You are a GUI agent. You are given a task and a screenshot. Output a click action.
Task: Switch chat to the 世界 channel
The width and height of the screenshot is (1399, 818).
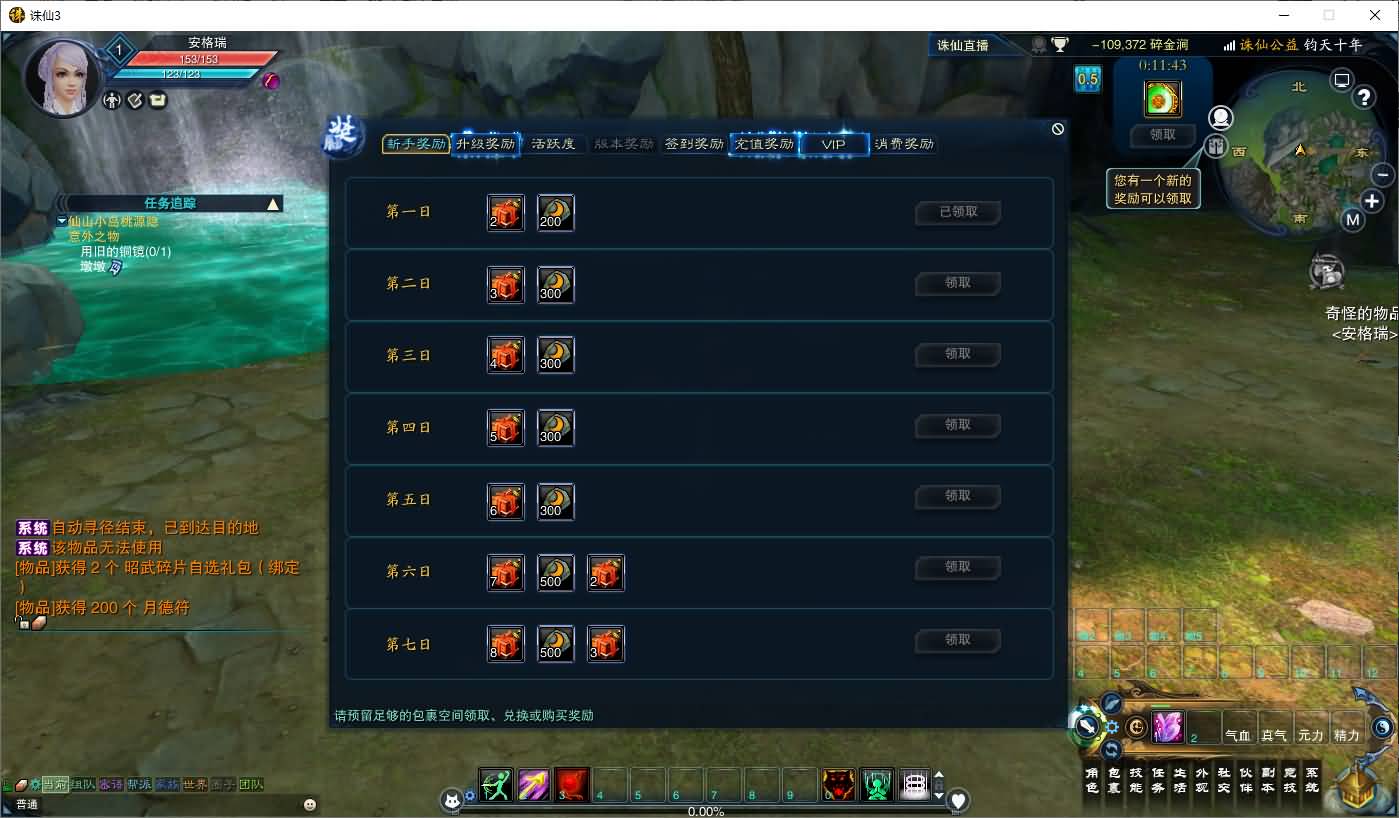tap(195, 785)
